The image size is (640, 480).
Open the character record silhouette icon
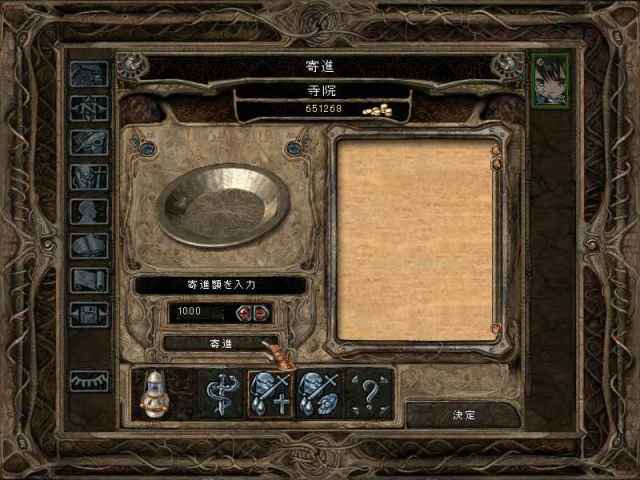tap(89, 212)
